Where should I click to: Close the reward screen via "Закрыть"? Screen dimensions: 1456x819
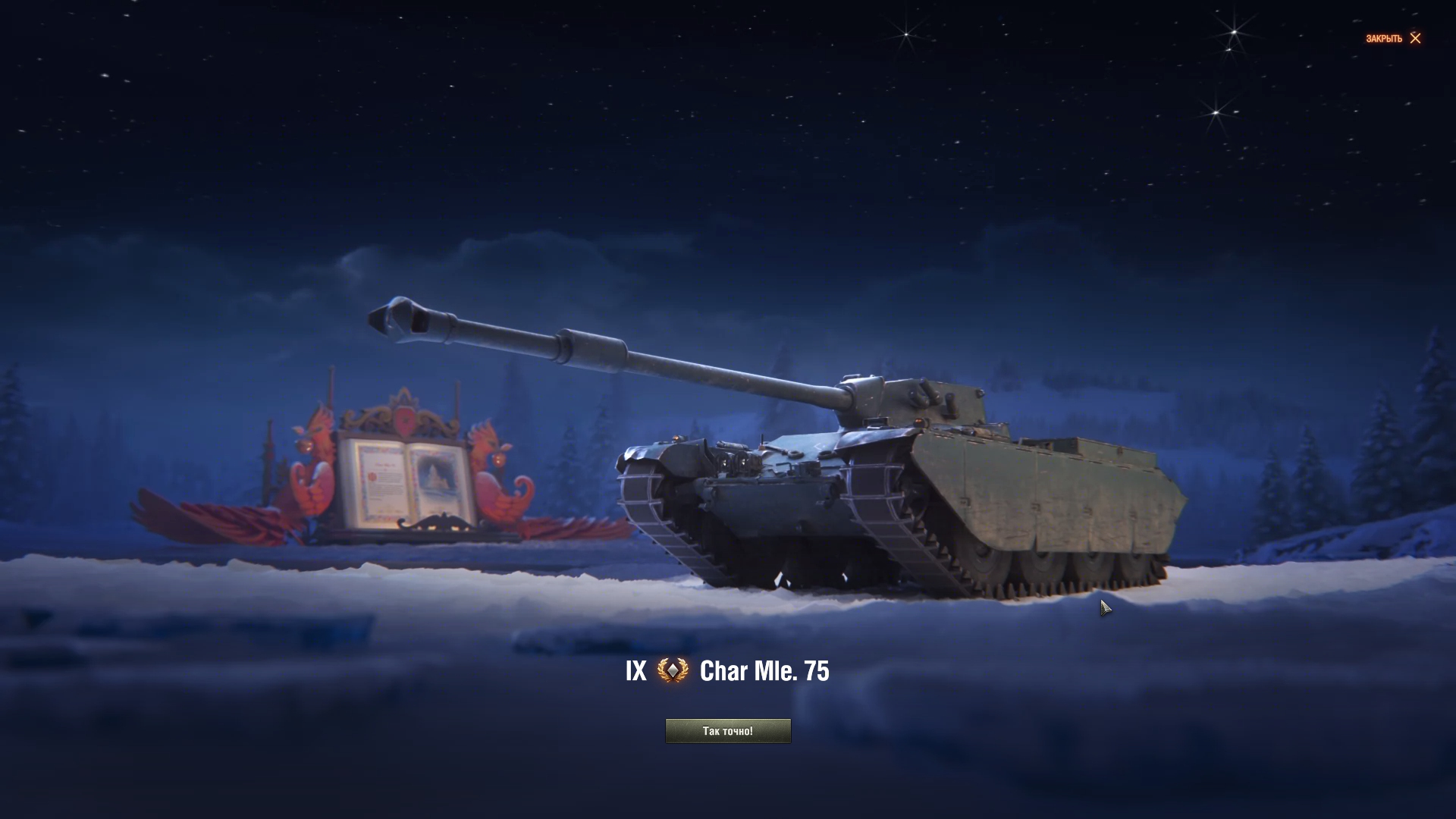pyautogui.click(x=1393, y=39)
